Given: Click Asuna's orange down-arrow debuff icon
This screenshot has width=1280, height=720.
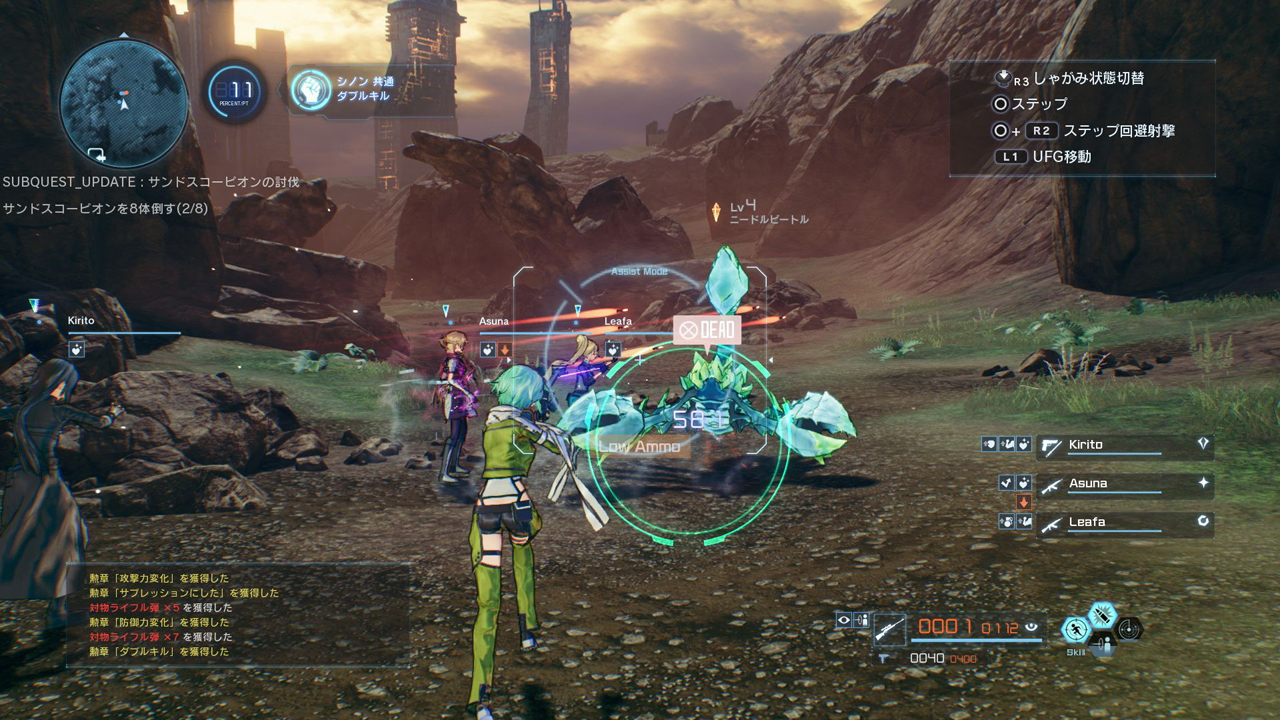Looking at the screenshot, I should pos(1023,502).
